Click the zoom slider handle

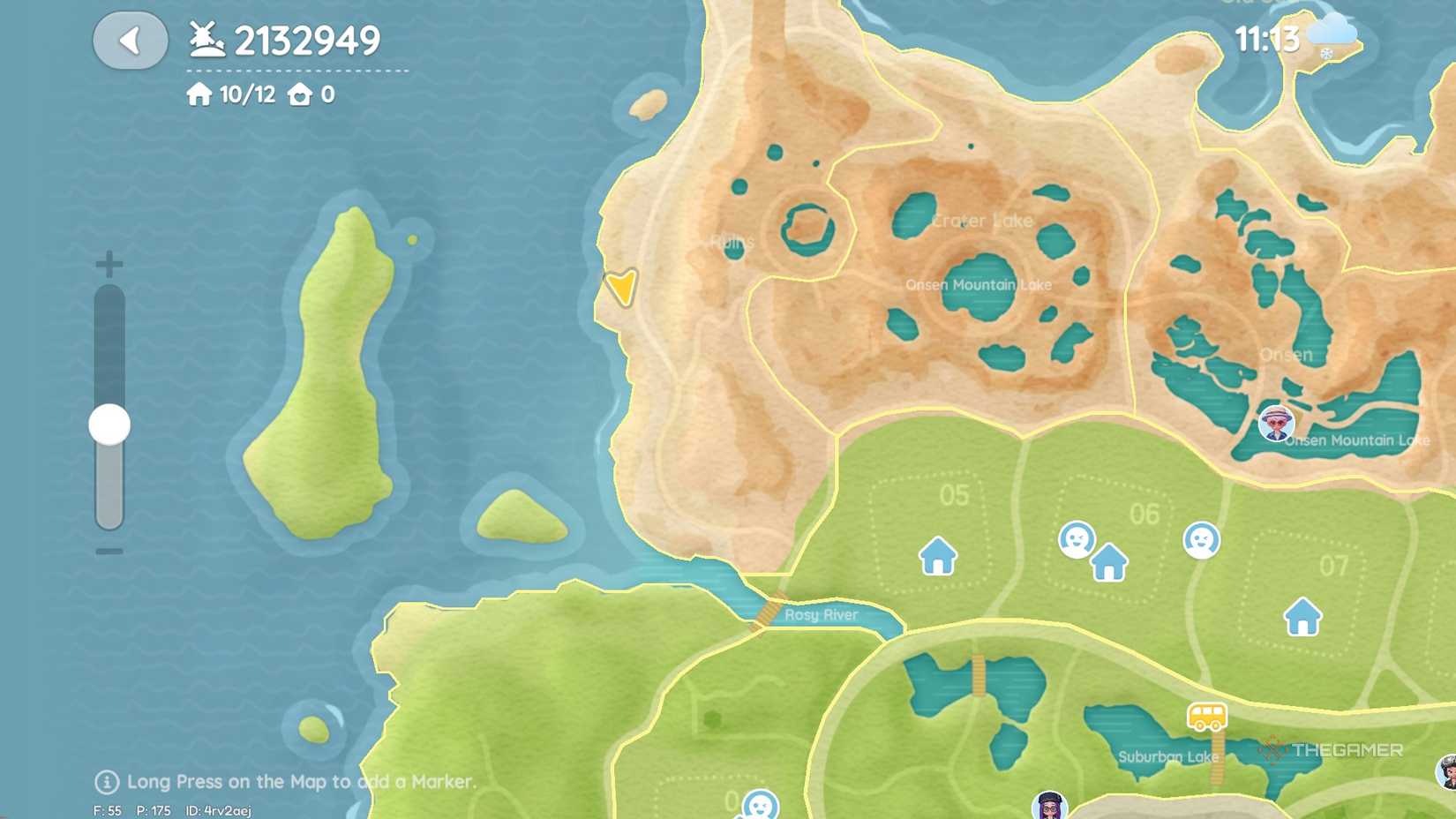pos(109,424)
